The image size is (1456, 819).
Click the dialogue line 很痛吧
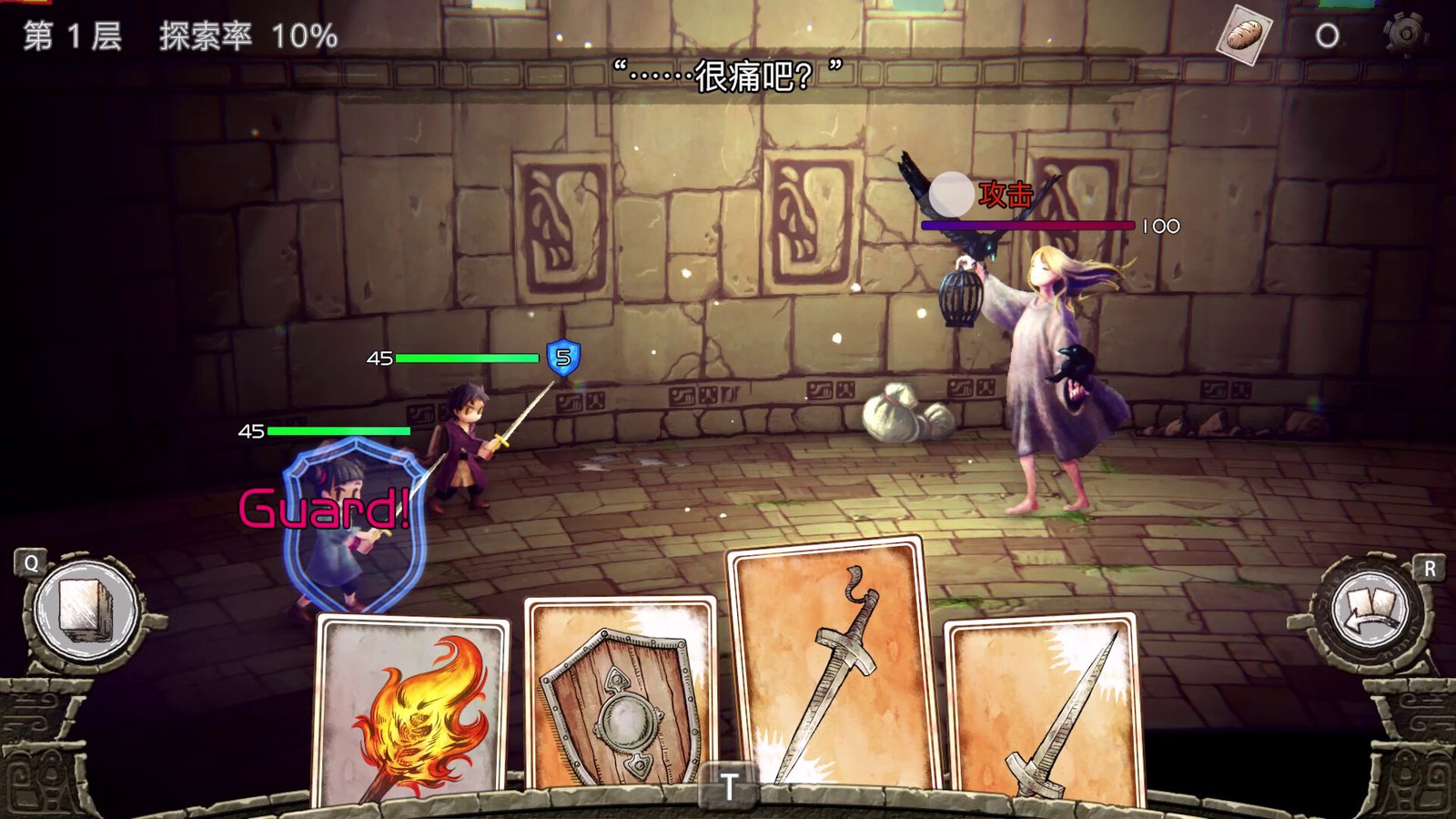coord(728,71)
